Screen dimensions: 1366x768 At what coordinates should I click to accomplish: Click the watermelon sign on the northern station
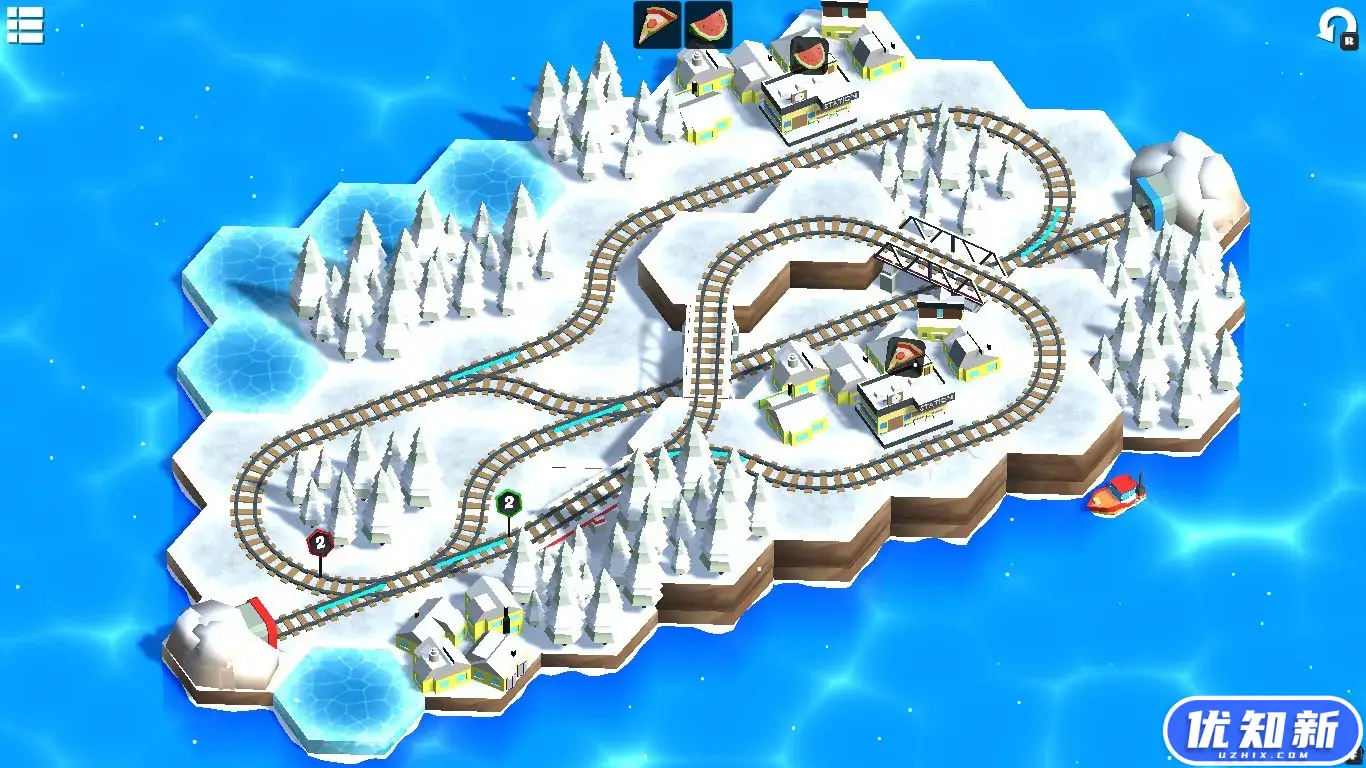pyautogui.click(x=810, y=54)
